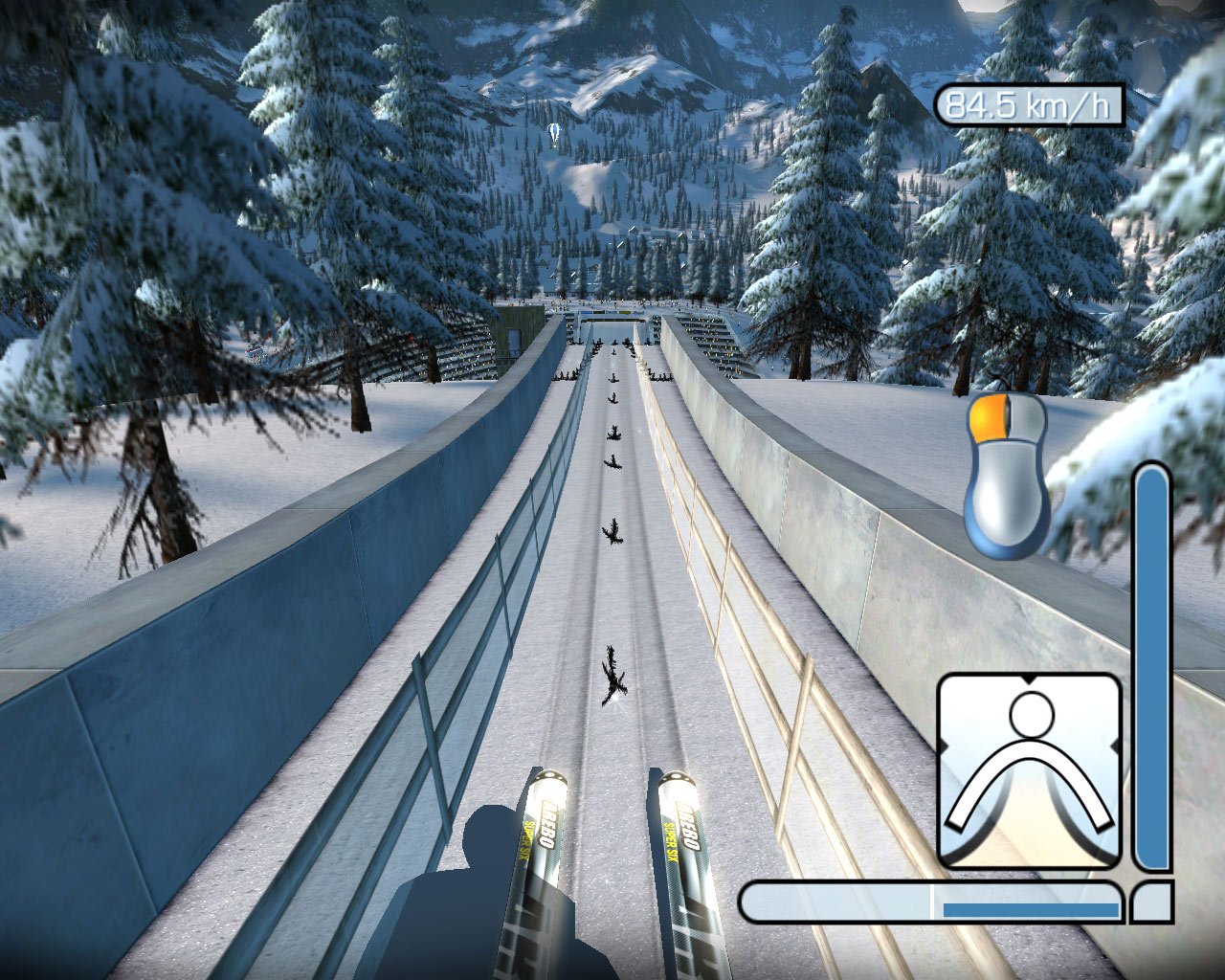
Task: Click the 84.5 km/h speed indicator
Action: coord(1029,105)
